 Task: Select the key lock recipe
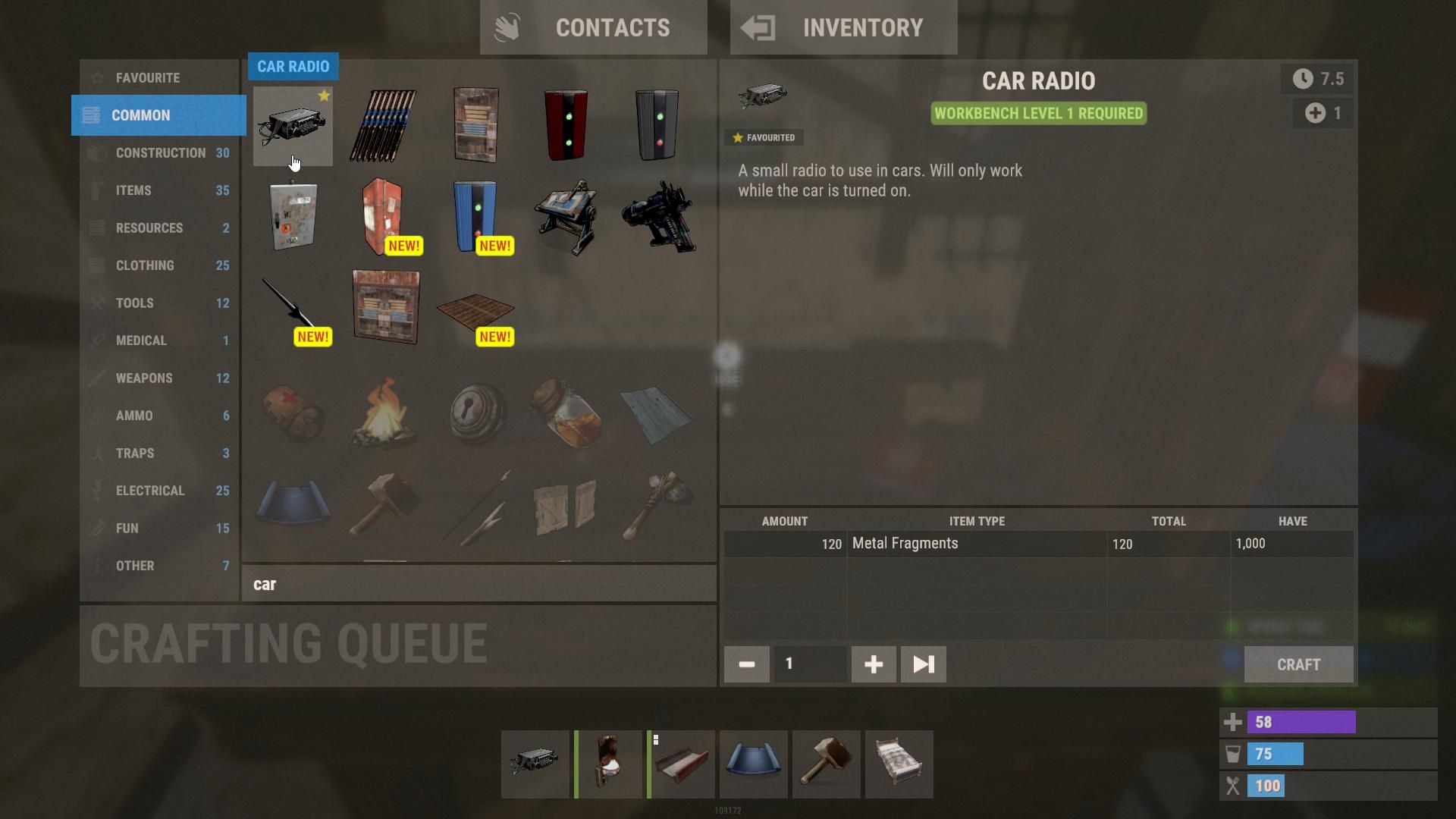(477, 413)
